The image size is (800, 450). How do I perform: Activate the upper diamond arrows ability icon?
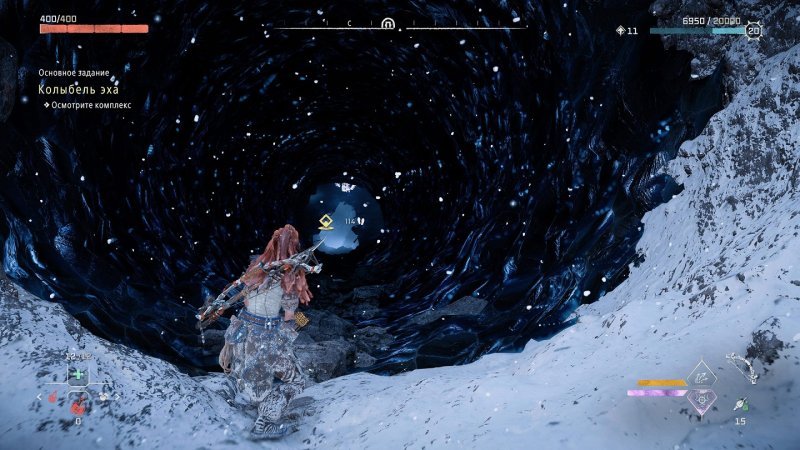702,375
